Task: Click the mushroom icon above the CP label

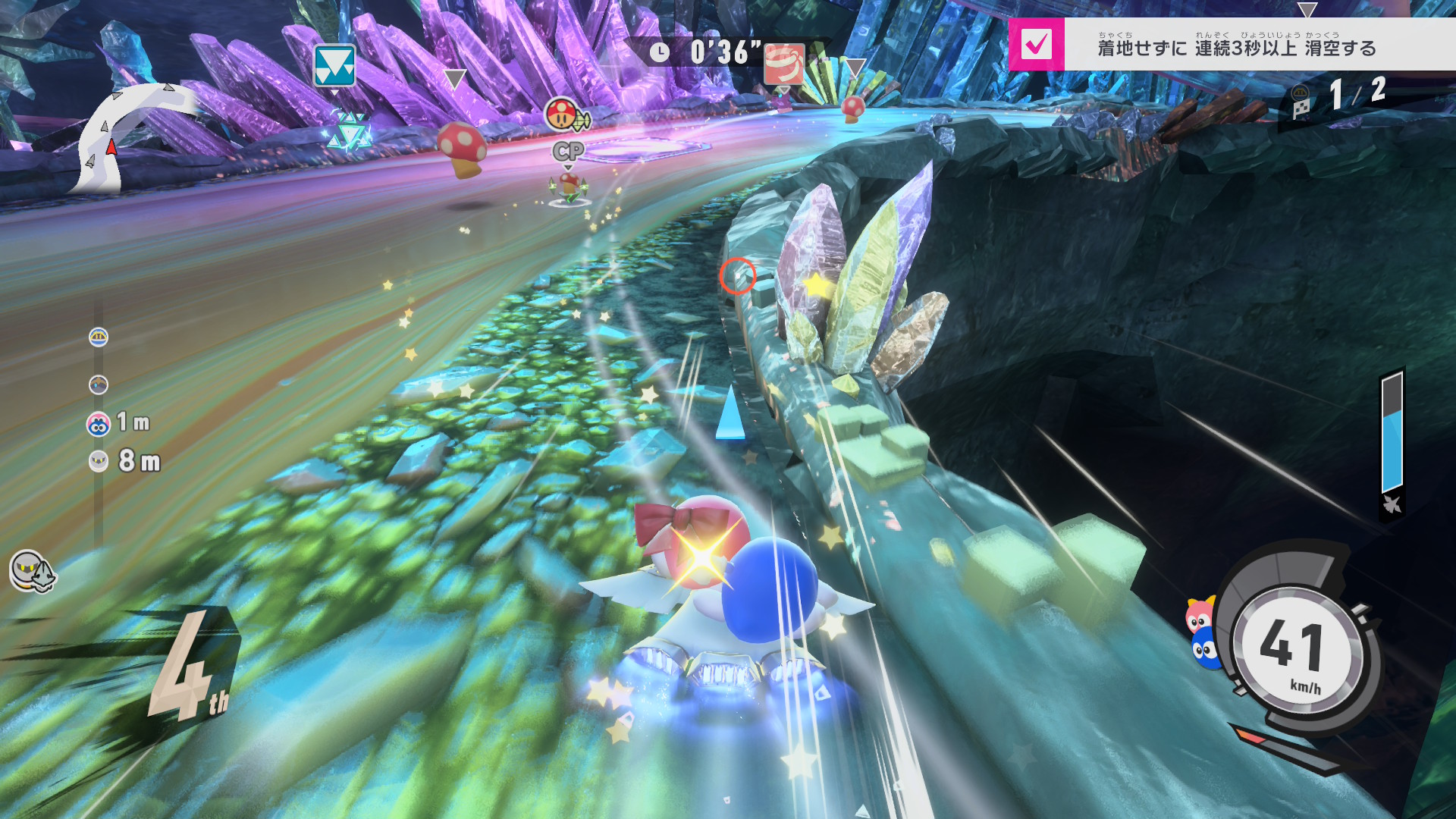Action: pyautogui.click(x=561, y=115)
